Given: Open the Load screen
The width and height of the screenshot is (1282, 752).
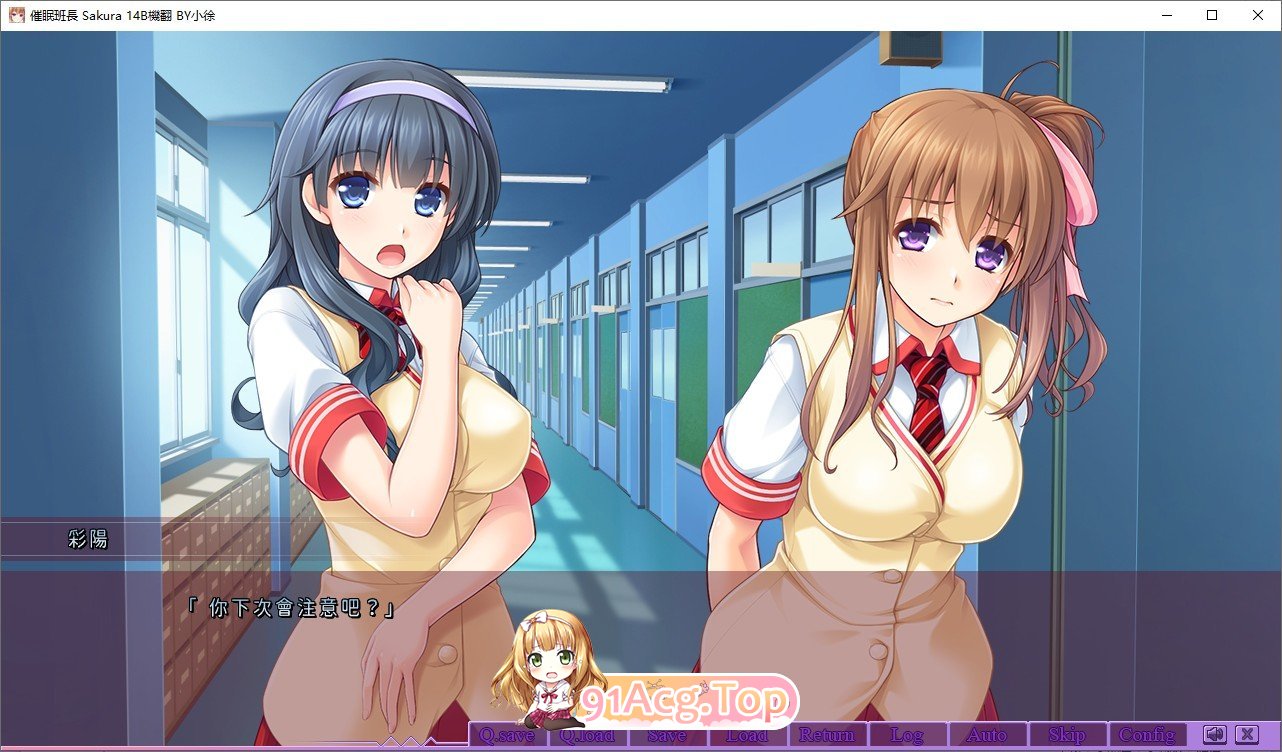Looking at the screenshot, I should [747, 733].
